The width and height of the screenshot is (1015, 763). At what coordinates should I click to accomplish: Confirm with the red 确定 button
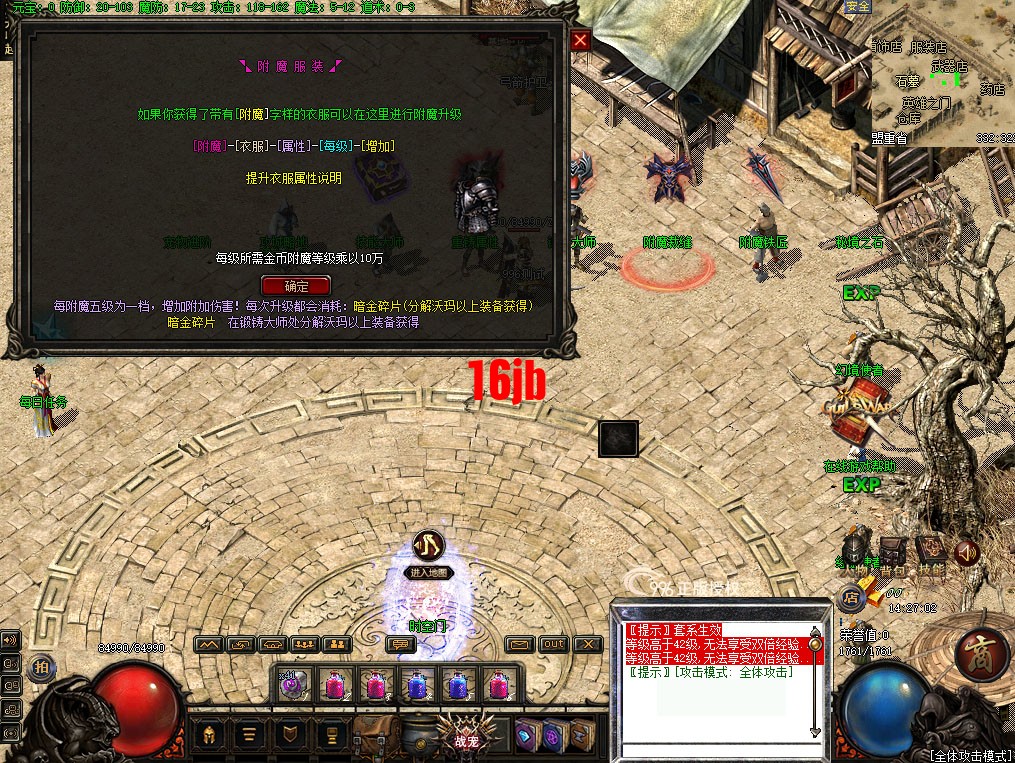pos(295,286)
